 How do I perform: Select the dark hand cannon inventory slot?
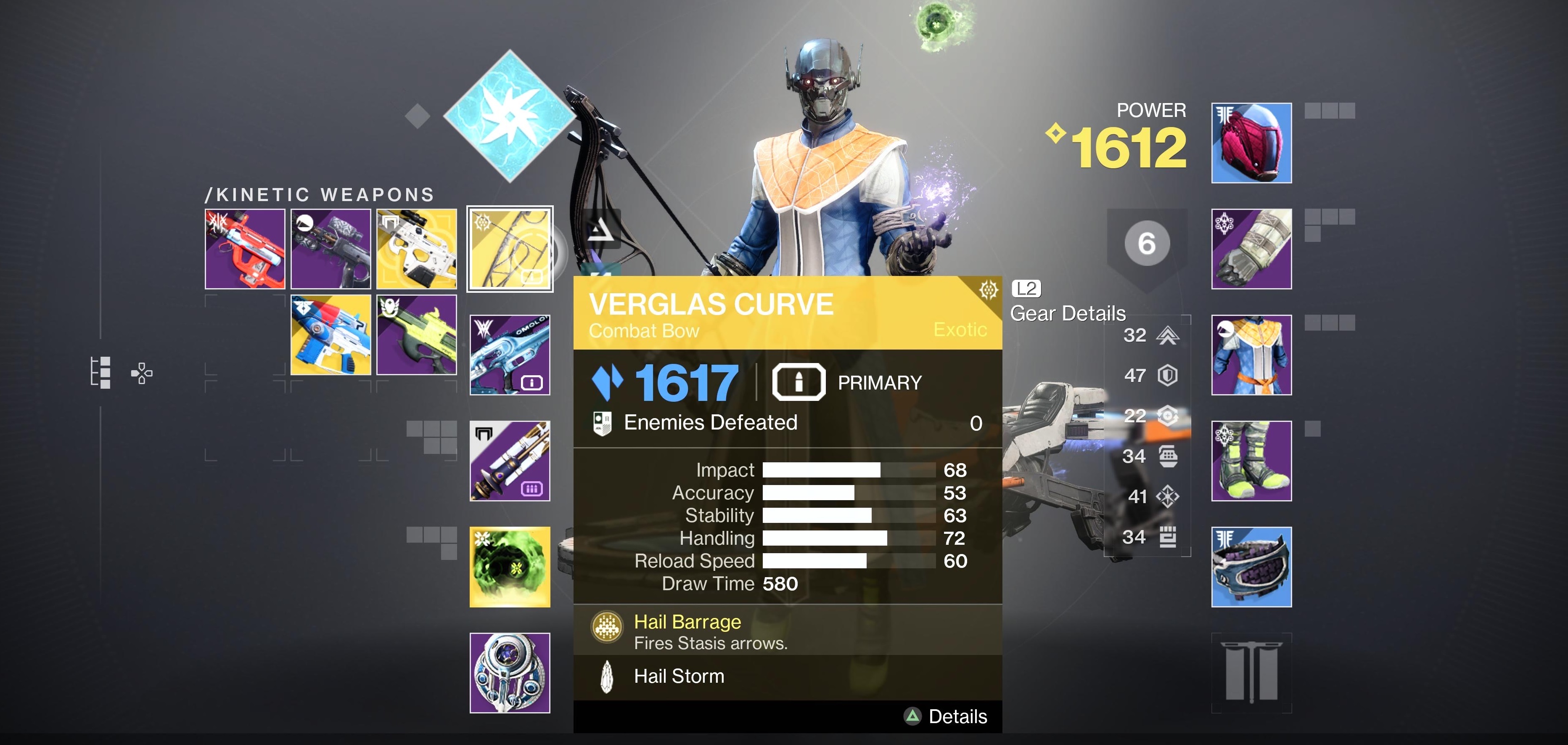pyautogui.click(x=331, y=249)
